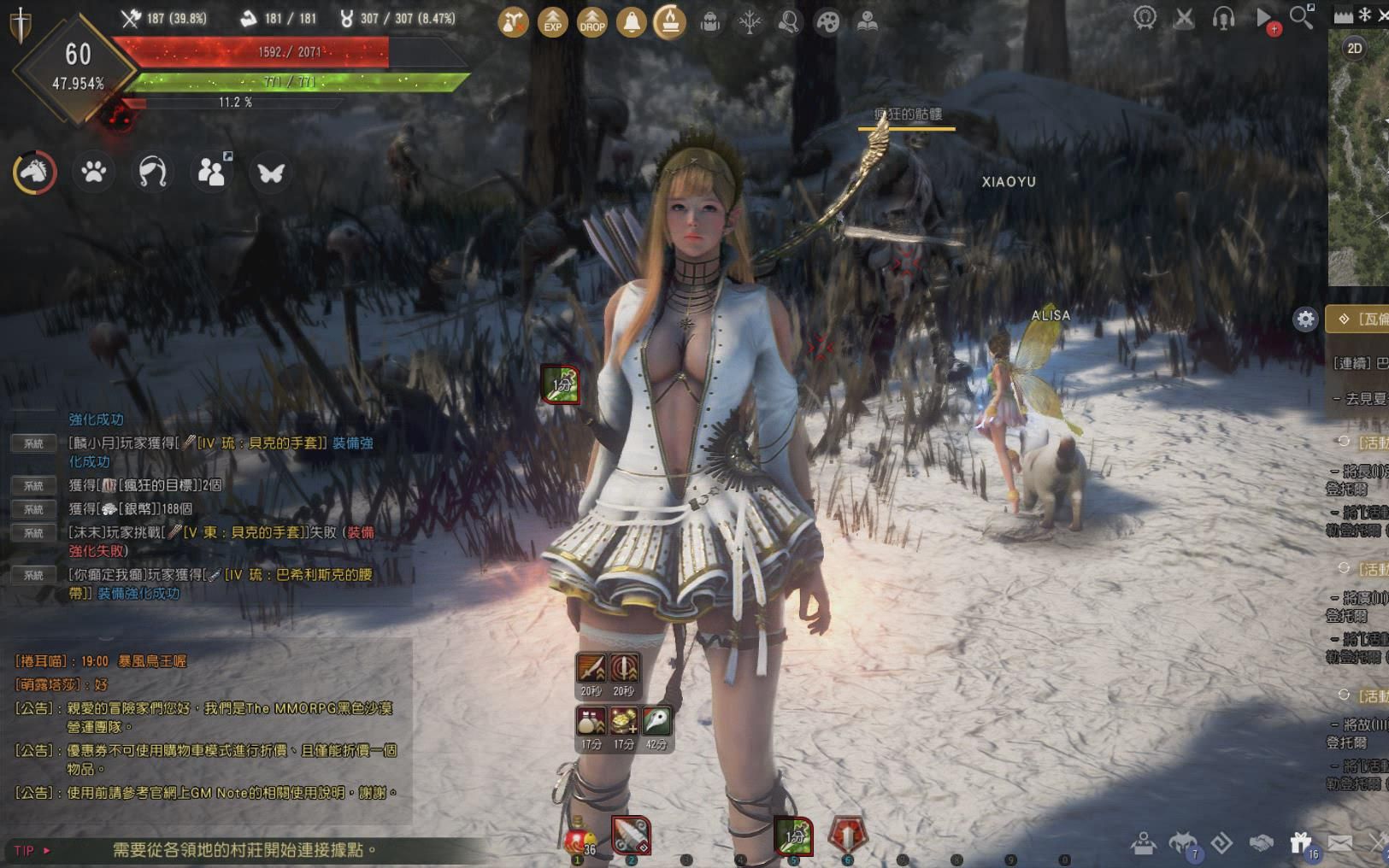Click the horse mount icon
This screenshot has height=868, width=1389.
34,172
